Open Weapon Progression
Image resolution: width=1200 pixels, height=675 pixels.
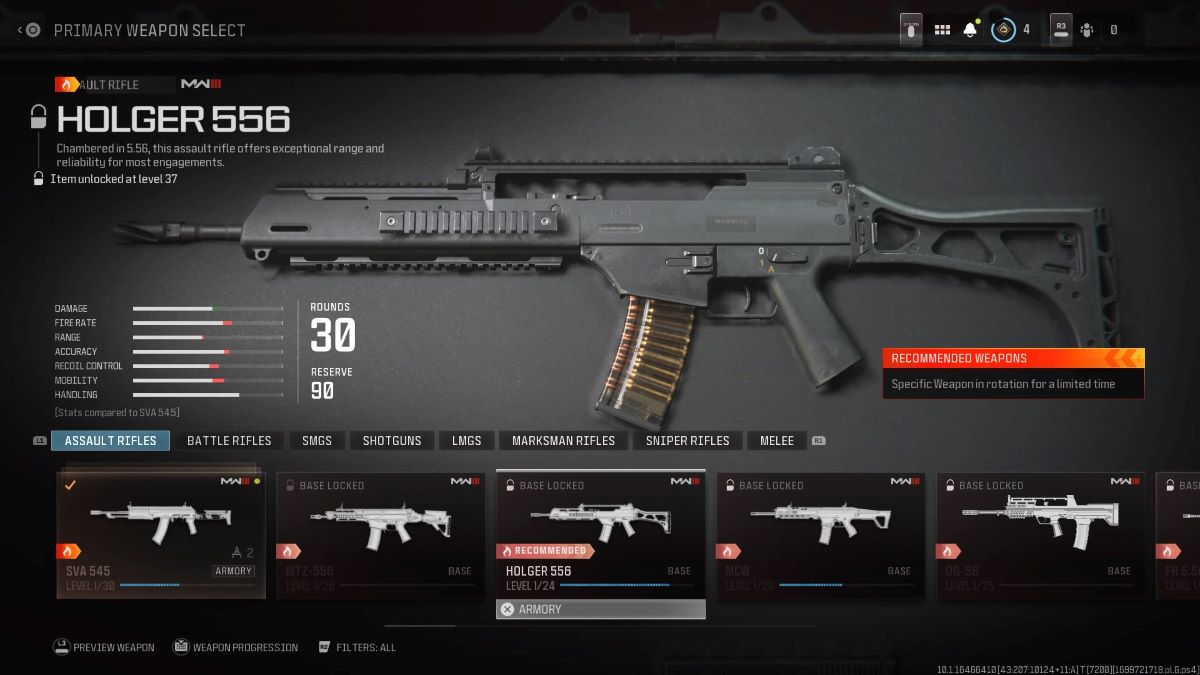[236, 647]
